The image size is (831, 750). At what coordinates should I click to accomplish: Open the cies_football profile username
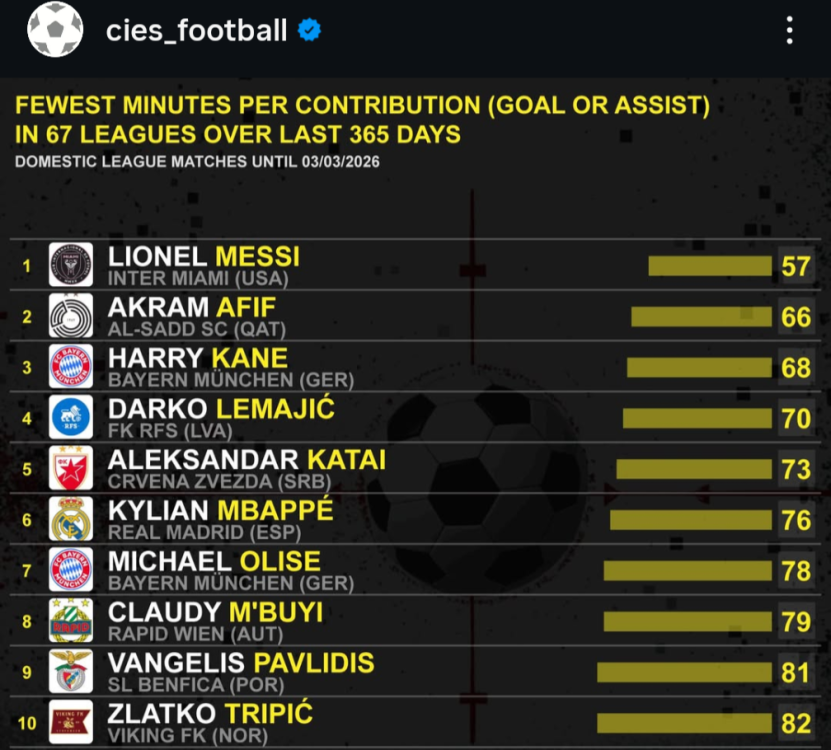coord(196,31)
